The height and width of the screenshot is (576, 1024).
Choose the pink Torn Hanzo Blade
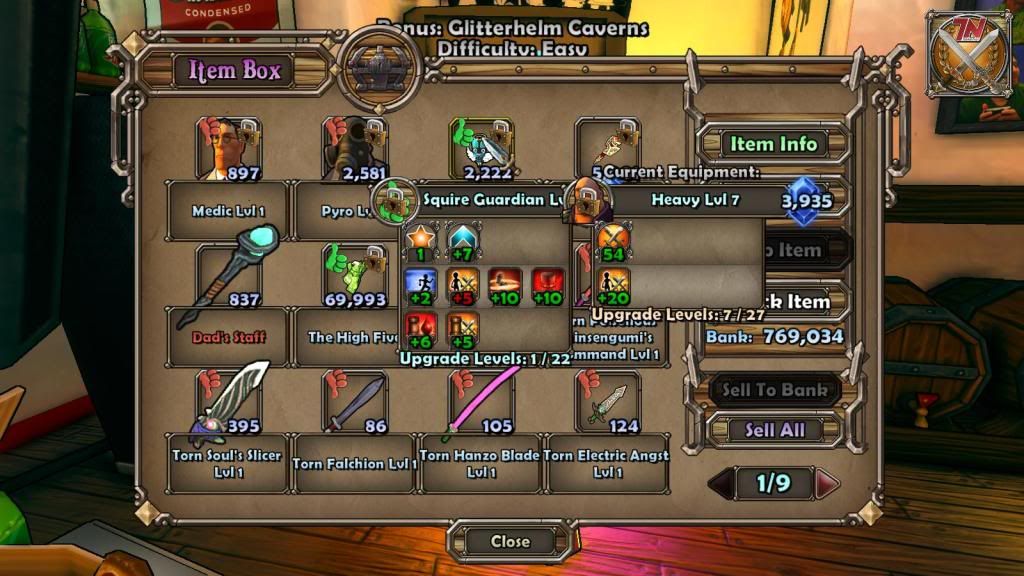tap(480, 402)
